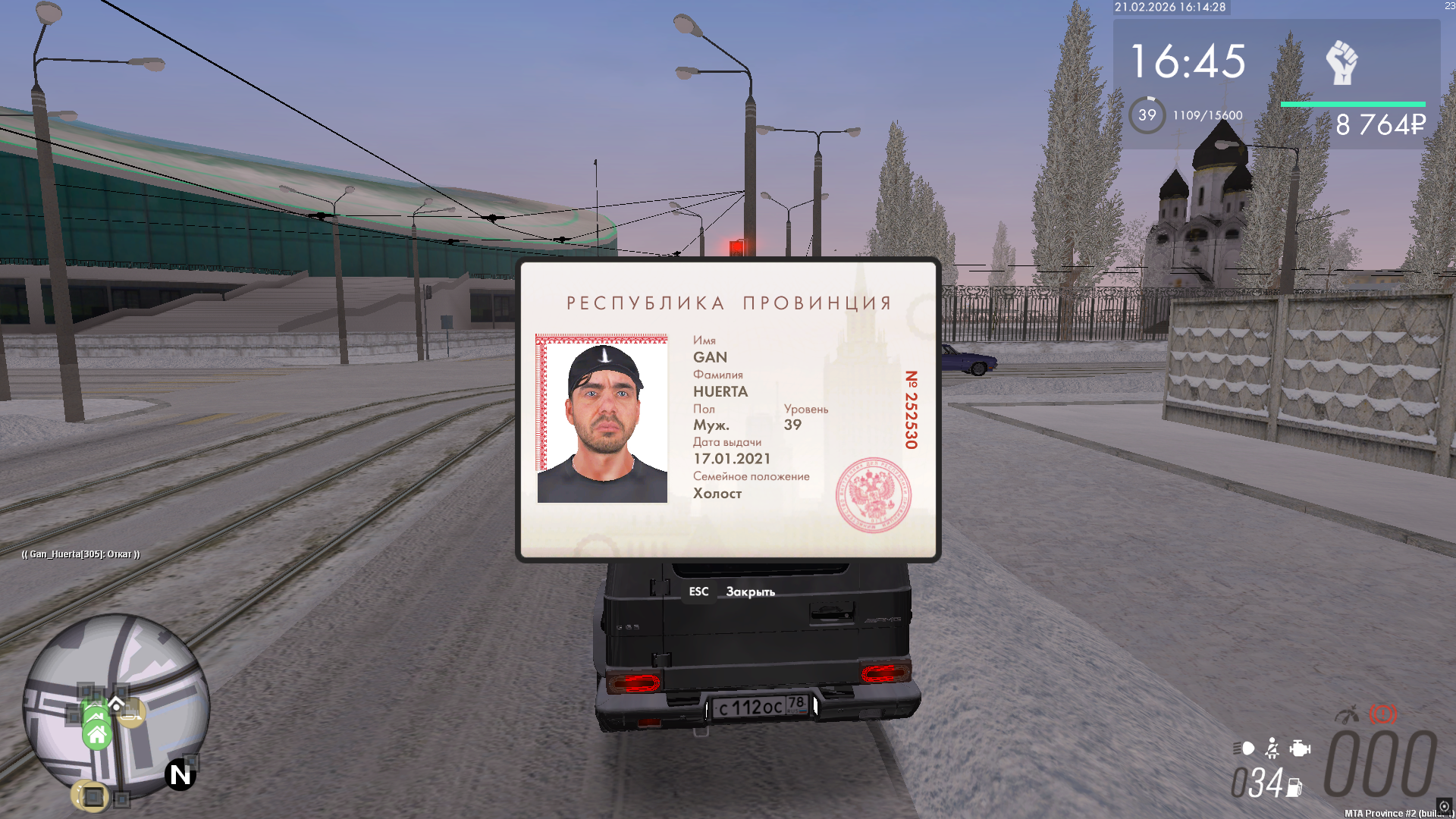Screen dimensions: 1456x819
Task: Click the circular minimap
Action: pos(116,705)
